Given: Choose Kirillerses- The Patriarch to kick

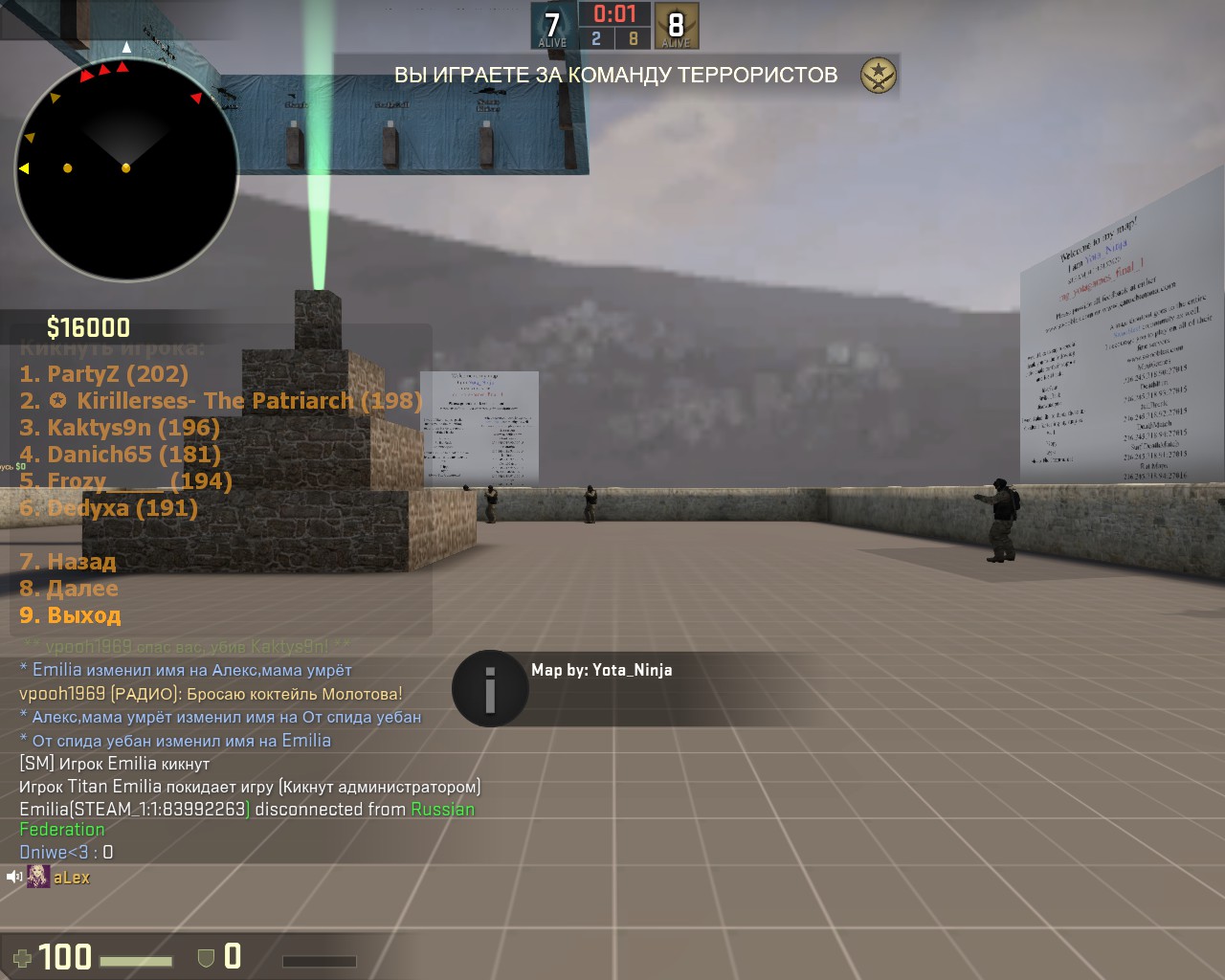Looking at the screenshot, I should pyautogui.click(x=220, y=401).
